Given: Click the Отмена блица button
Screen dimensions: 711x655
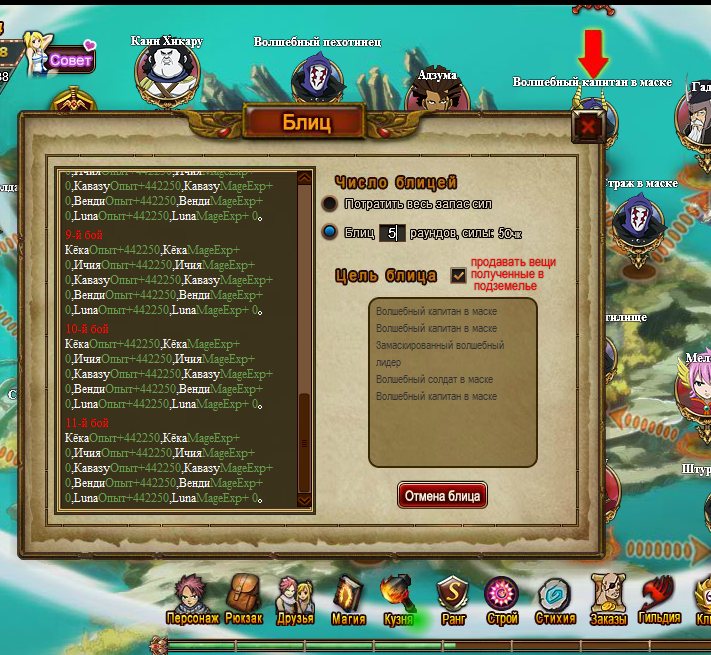Looking at the screenshot, I should coord(442,496).
